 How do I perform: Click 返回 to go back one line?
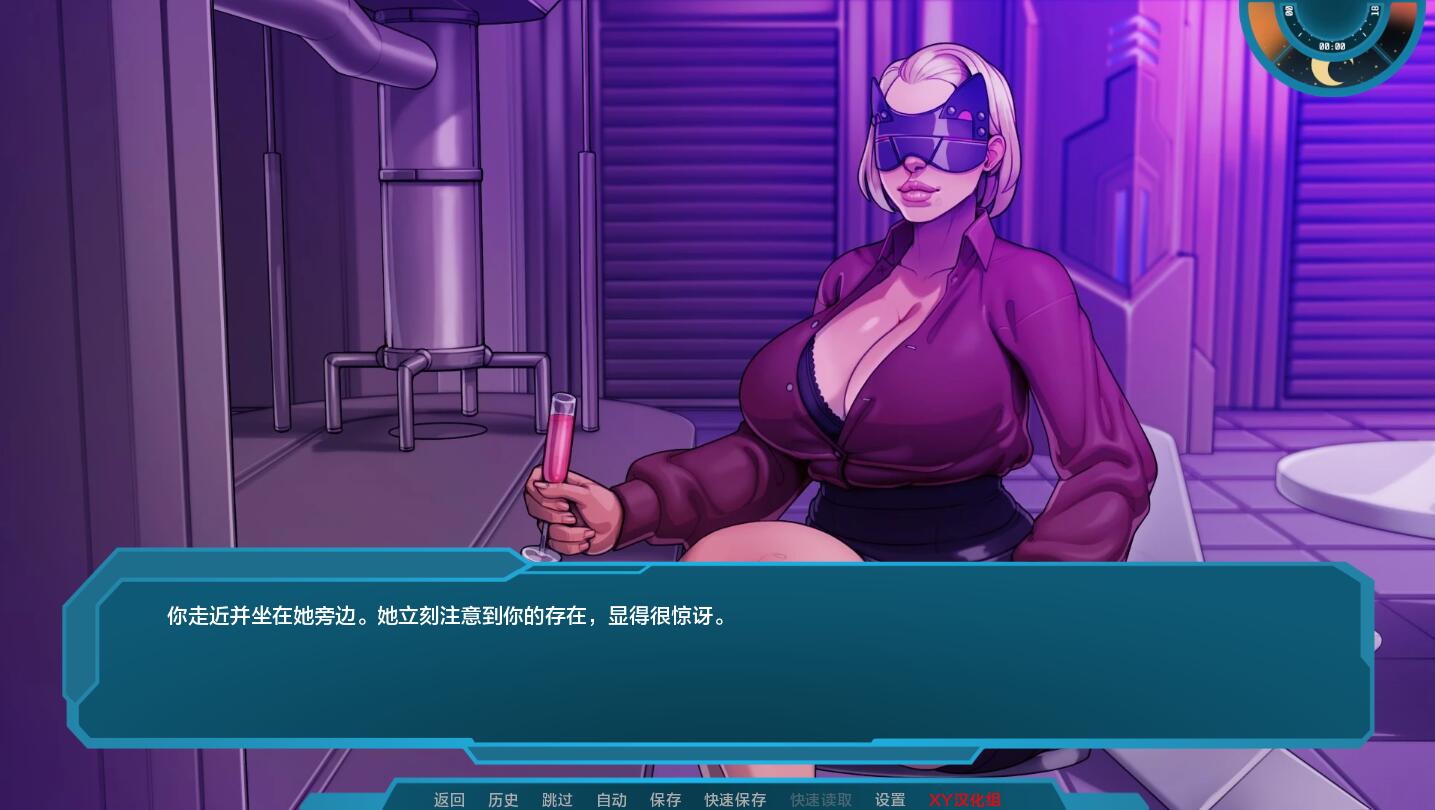449,800
